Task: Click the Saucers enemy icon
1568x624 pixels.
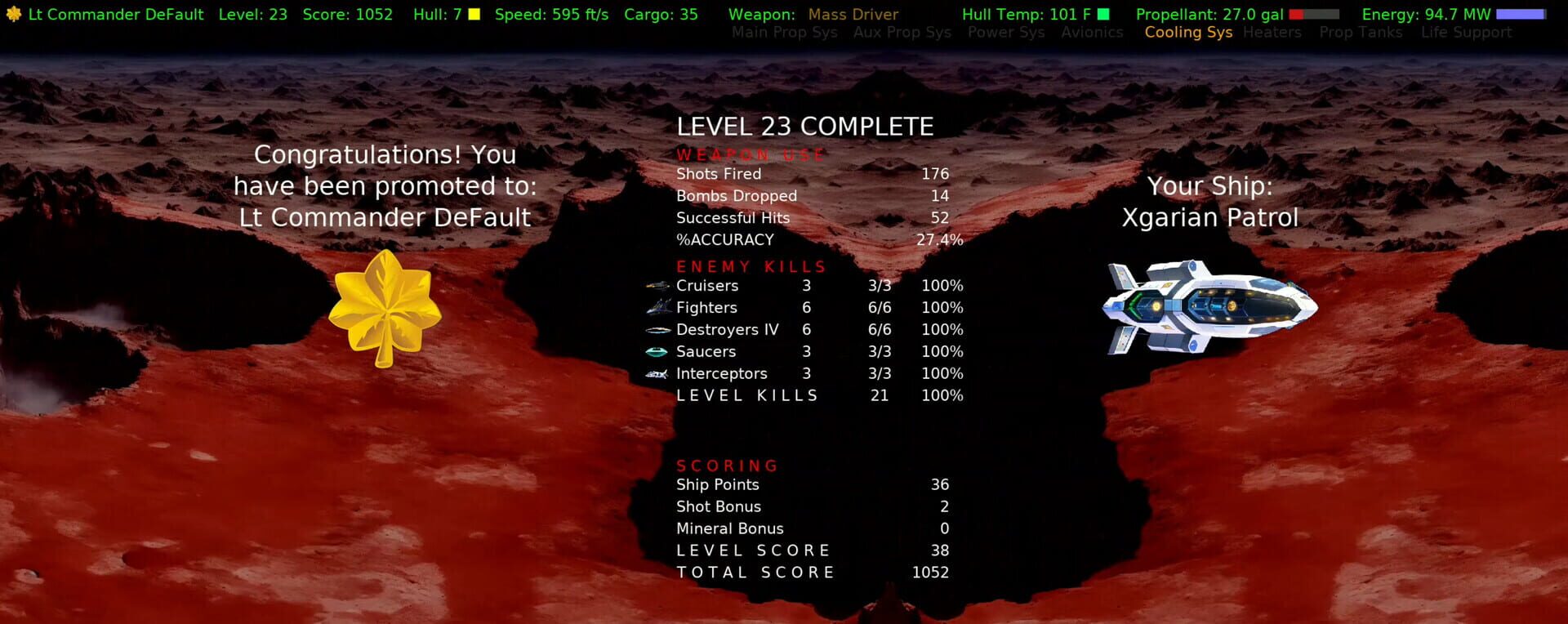Action: [x=657, y=351]
